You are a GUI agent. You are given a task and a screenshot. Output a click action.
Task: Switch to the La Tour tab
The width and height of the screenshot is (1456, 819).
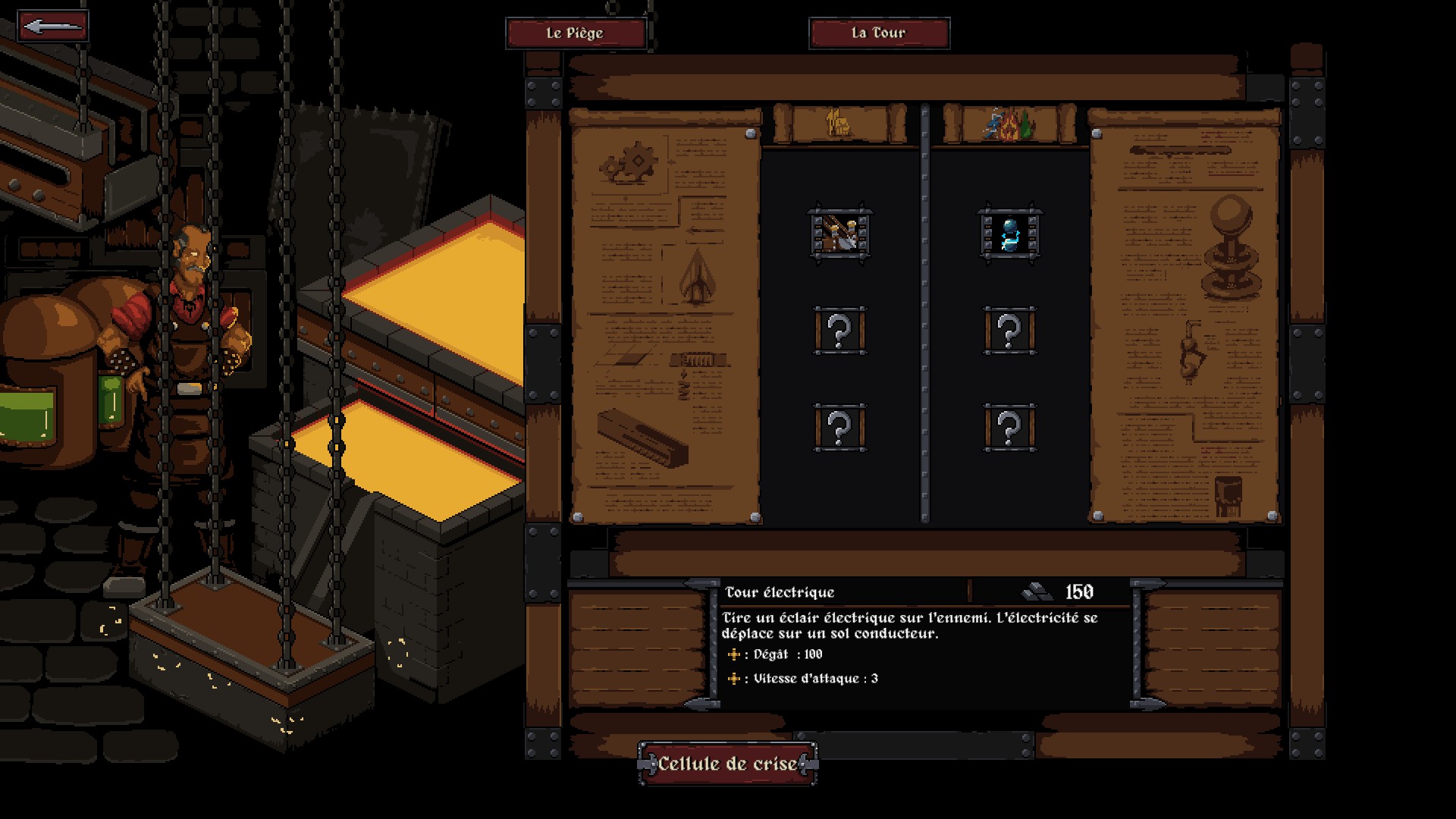pos(878,33)
